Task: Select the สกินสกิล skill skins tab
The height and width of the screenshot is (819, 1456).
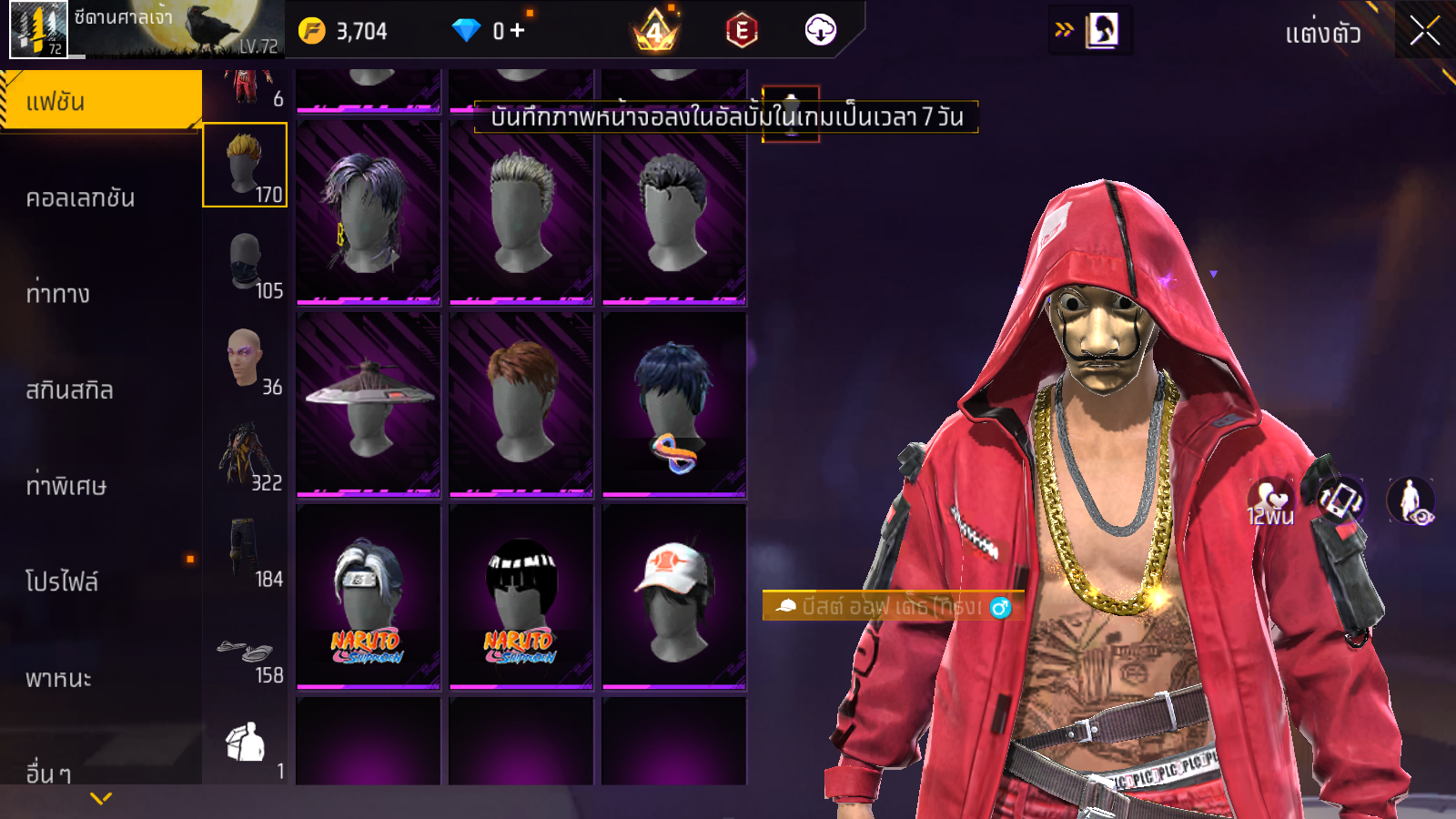Action: [x=70, y=390]
